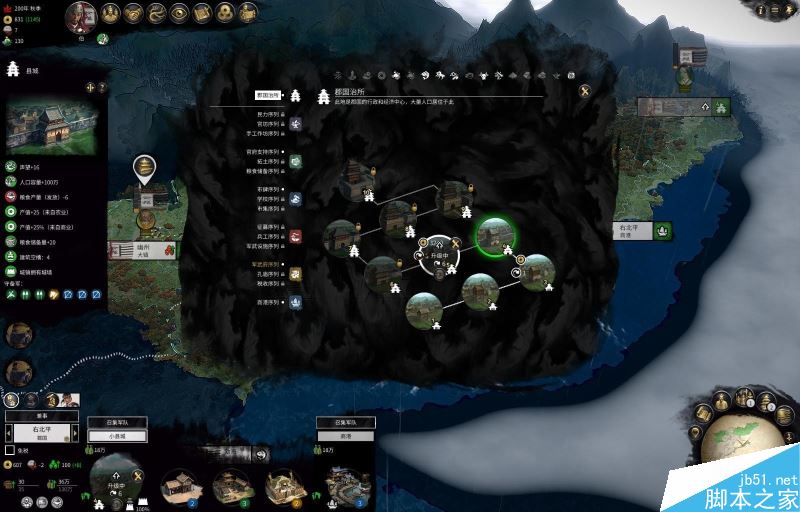The image size is (800, 512).
Task: Select the green-highlighted building node
Action: [492, 236]
